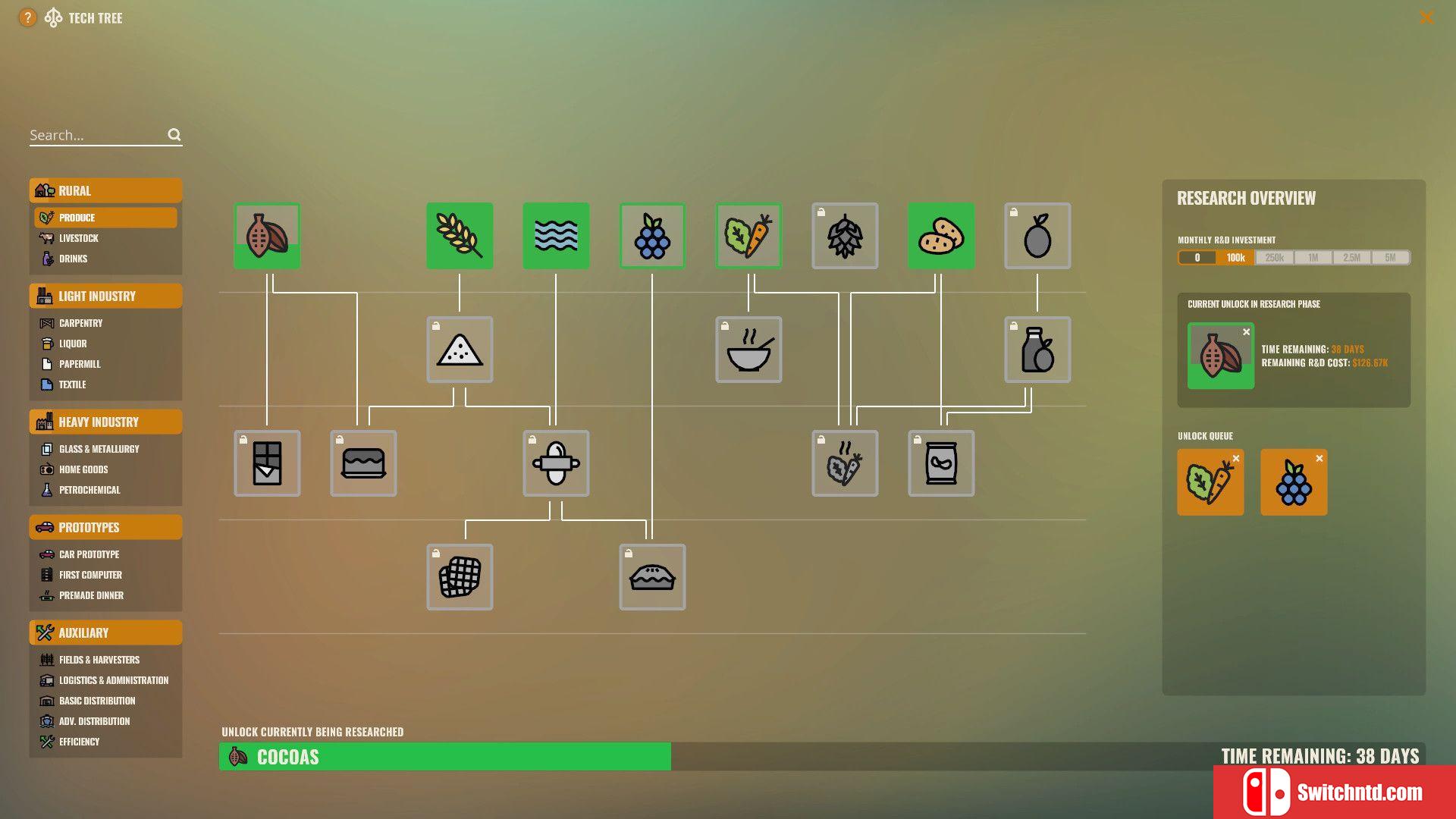Open the Car Prototype section
The height and width of the screenshot is (819, 1456).
tap(89, 554)
